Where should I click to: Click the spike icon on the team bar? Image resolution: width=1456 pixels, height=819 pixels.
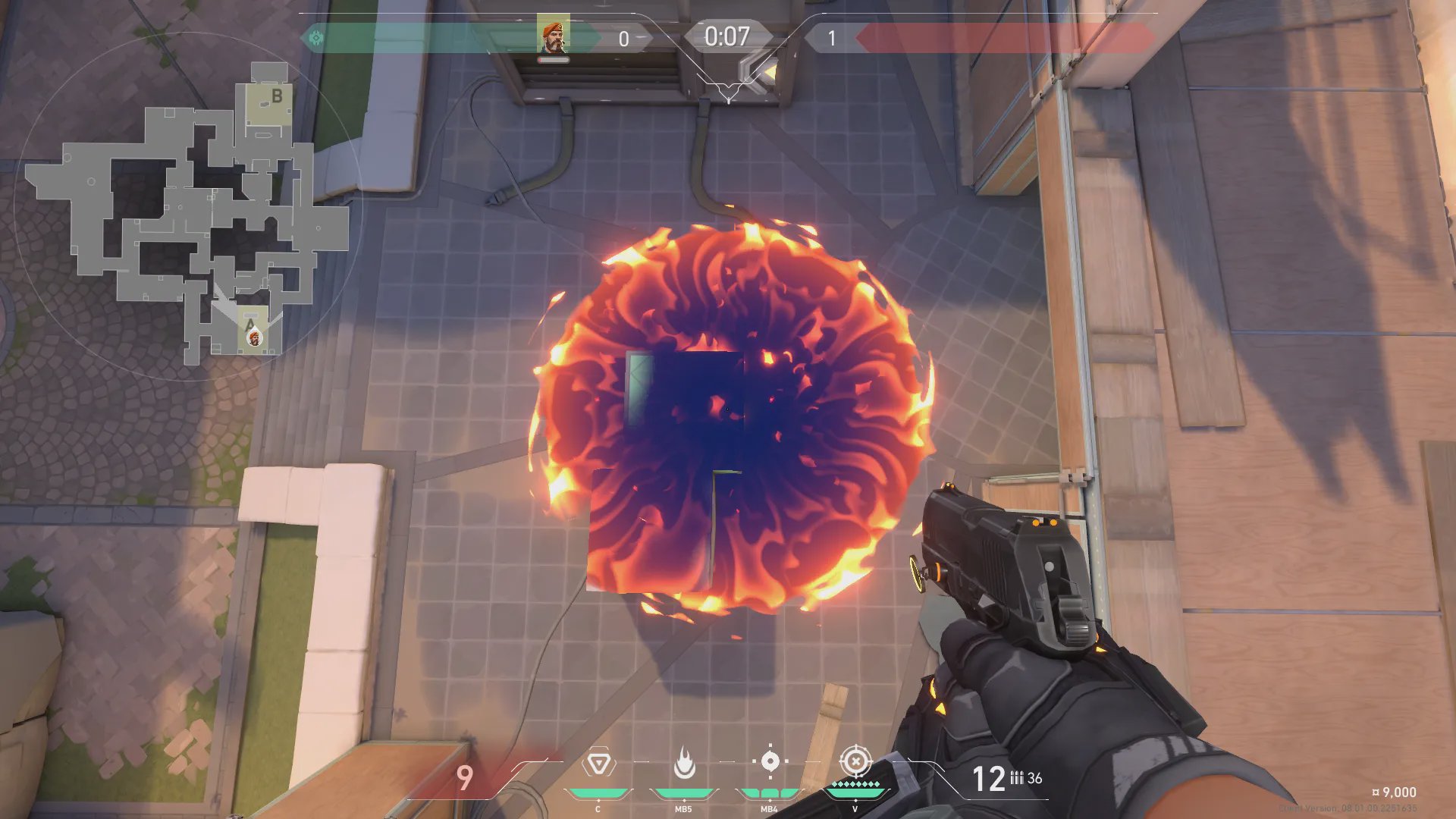click(315, 37)
